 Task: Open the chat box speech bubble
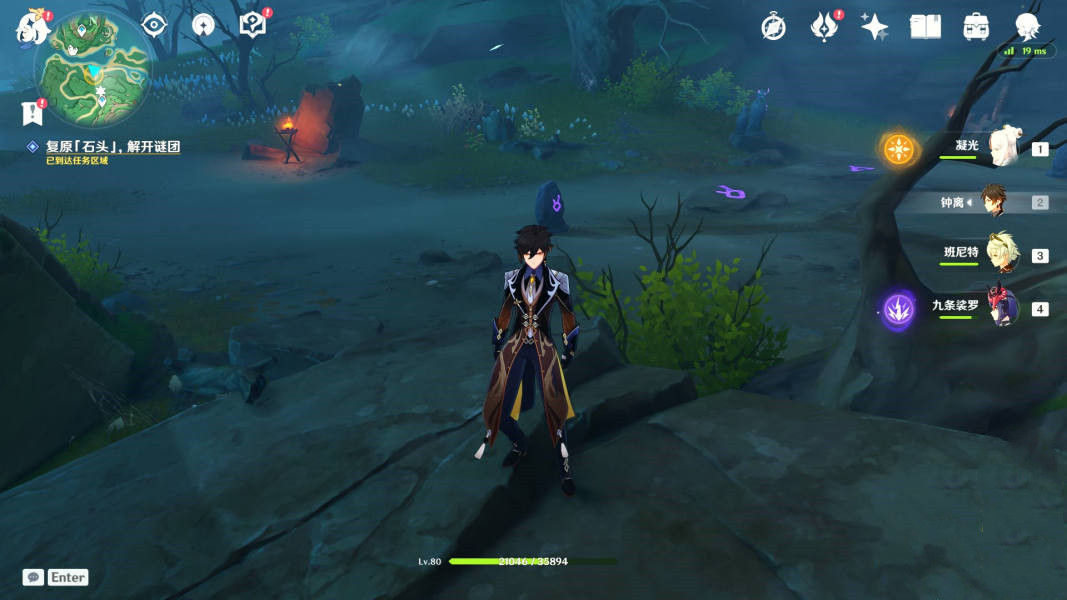(x=33, y=577)
